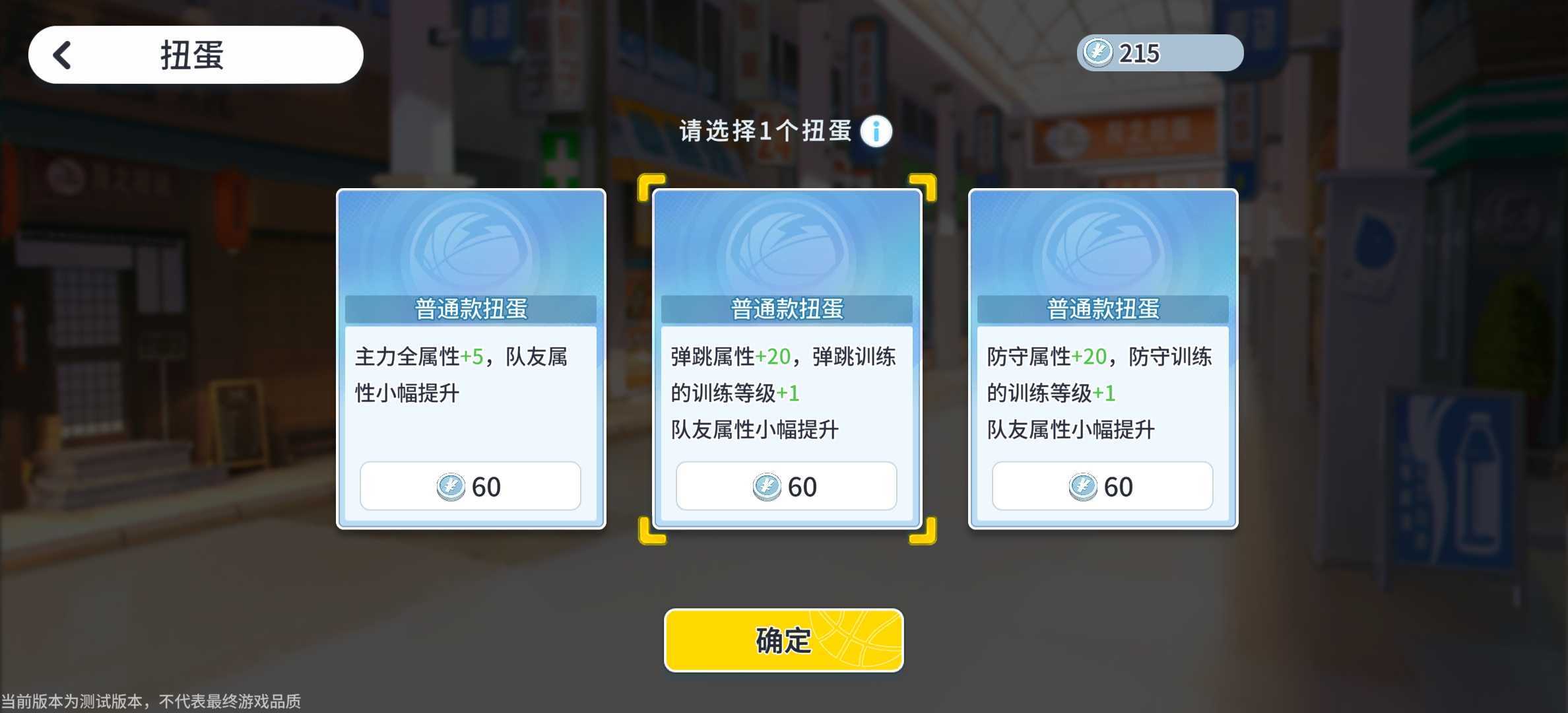Click the coin icon on the left card's 60 price
Viewport: 1568px width, 713px height.
coord(453,486)
